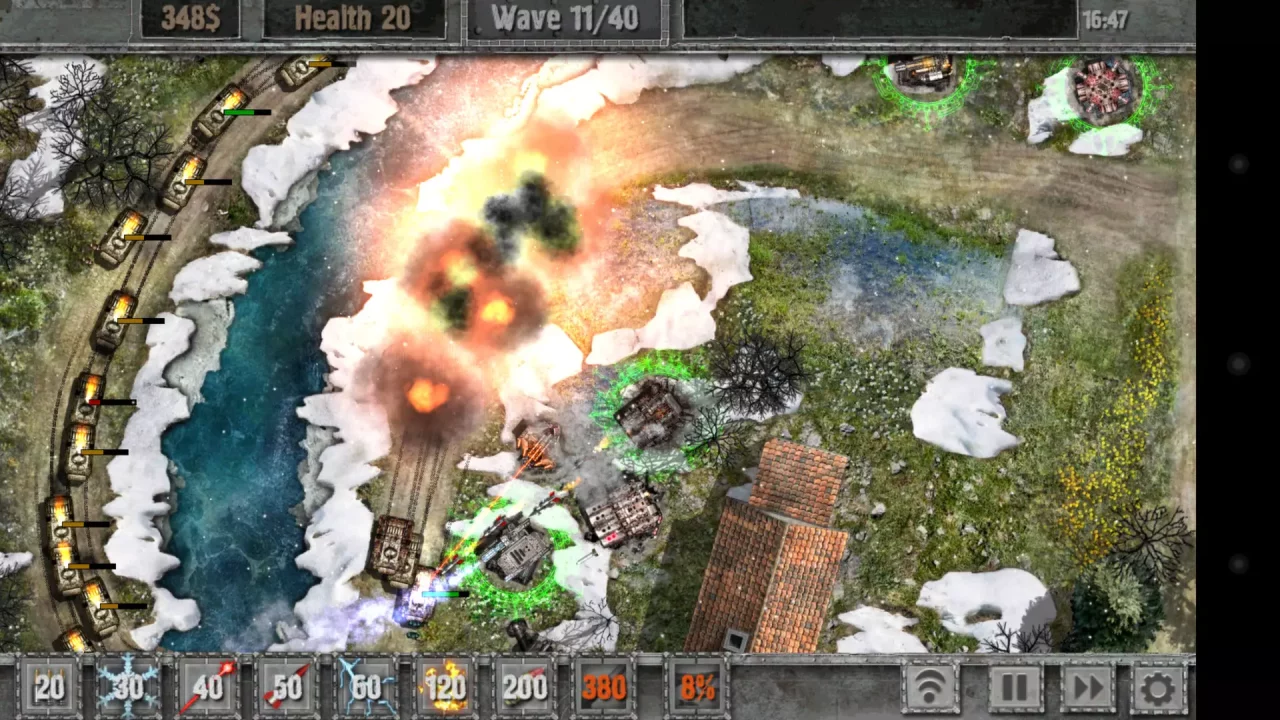This screenshot has height=720, width=1280.
Task: Select the 200-cost heavy cannon tower
Action: tap(526, 687)
